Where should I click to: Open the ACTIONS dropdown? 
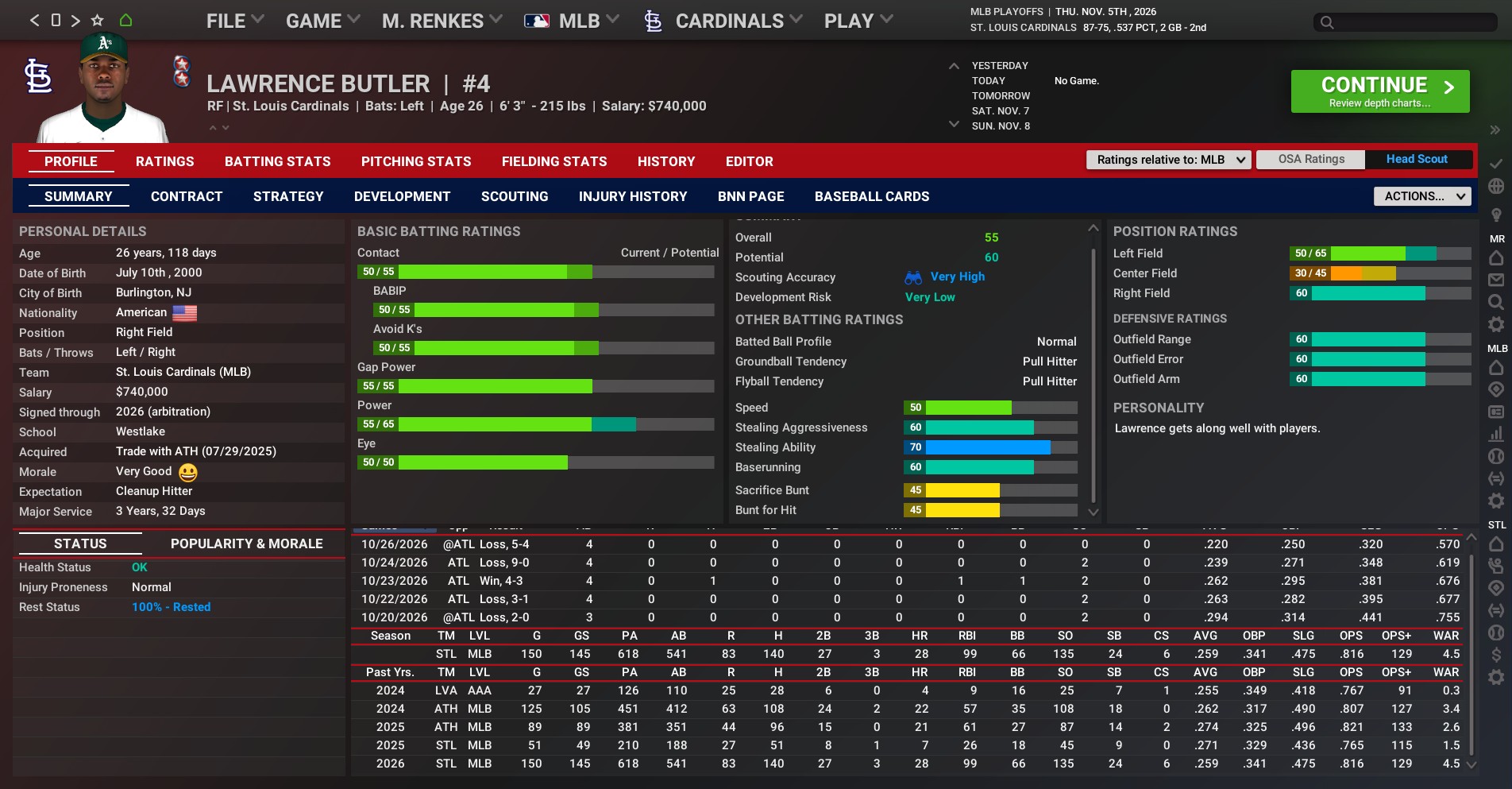pos(1421,196)
